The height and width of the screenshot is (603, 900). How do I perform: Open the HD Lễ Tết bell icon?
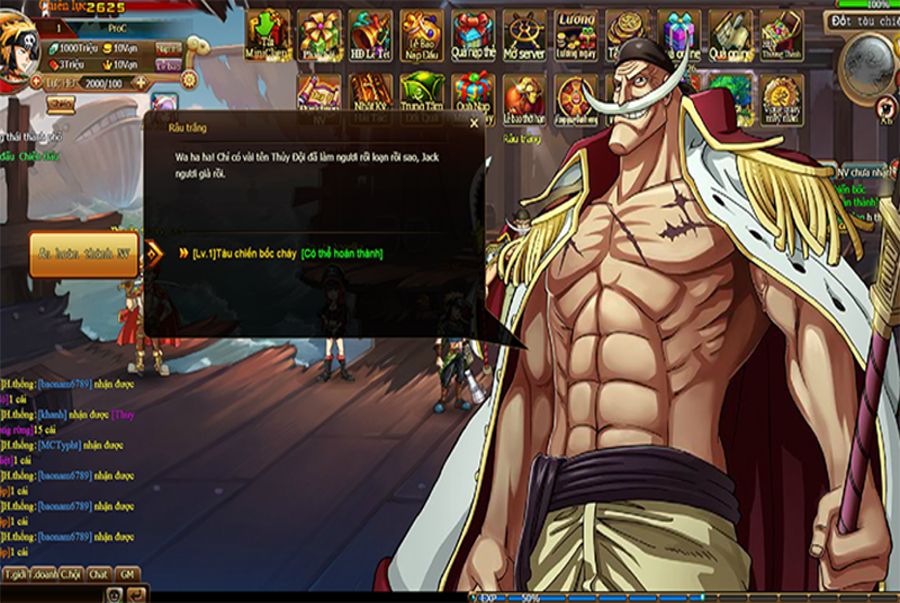[x=370, y=35]
